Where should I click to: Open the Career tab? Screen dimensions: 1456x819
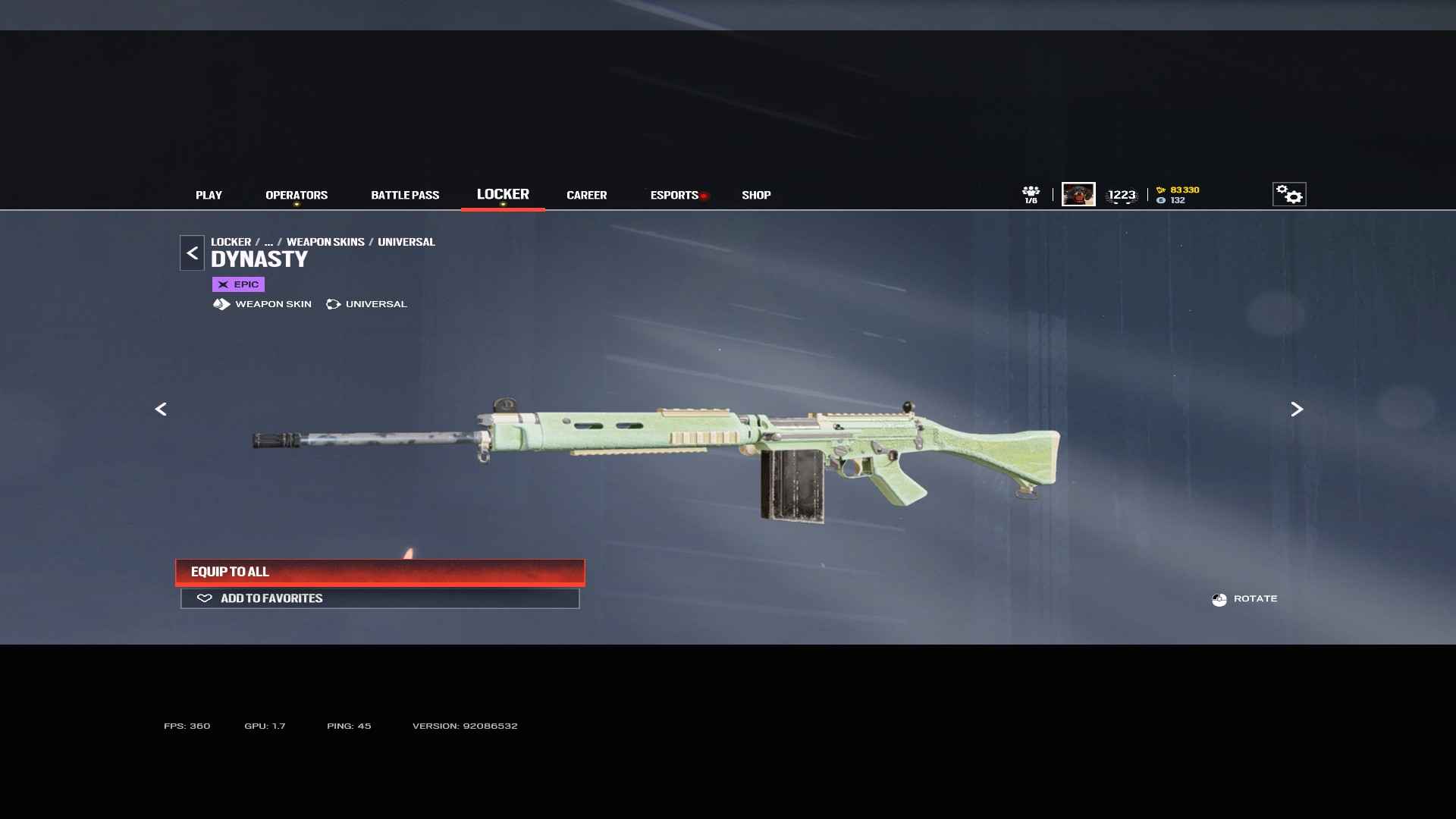pyautogui.click(x=586, y=195)
